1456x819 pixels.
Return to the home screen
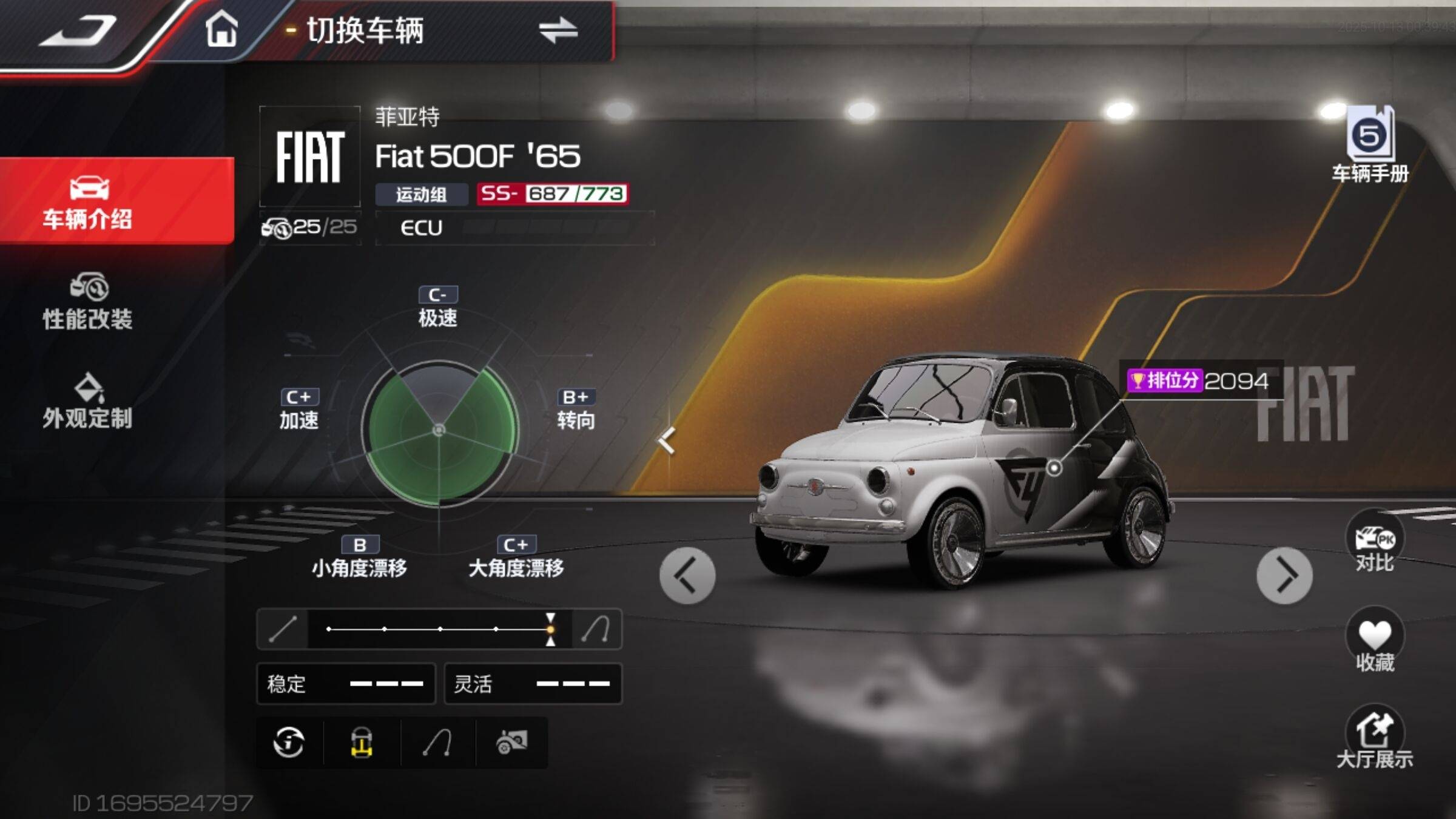point(221,29)
